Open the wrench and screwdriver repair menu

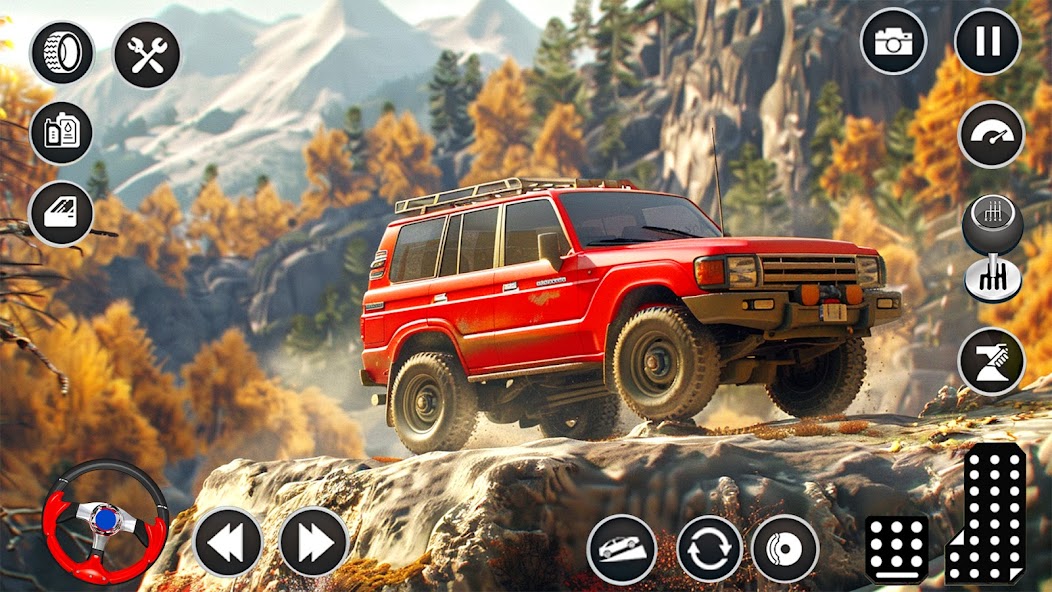pyautogui.click(x=147, y=54)
